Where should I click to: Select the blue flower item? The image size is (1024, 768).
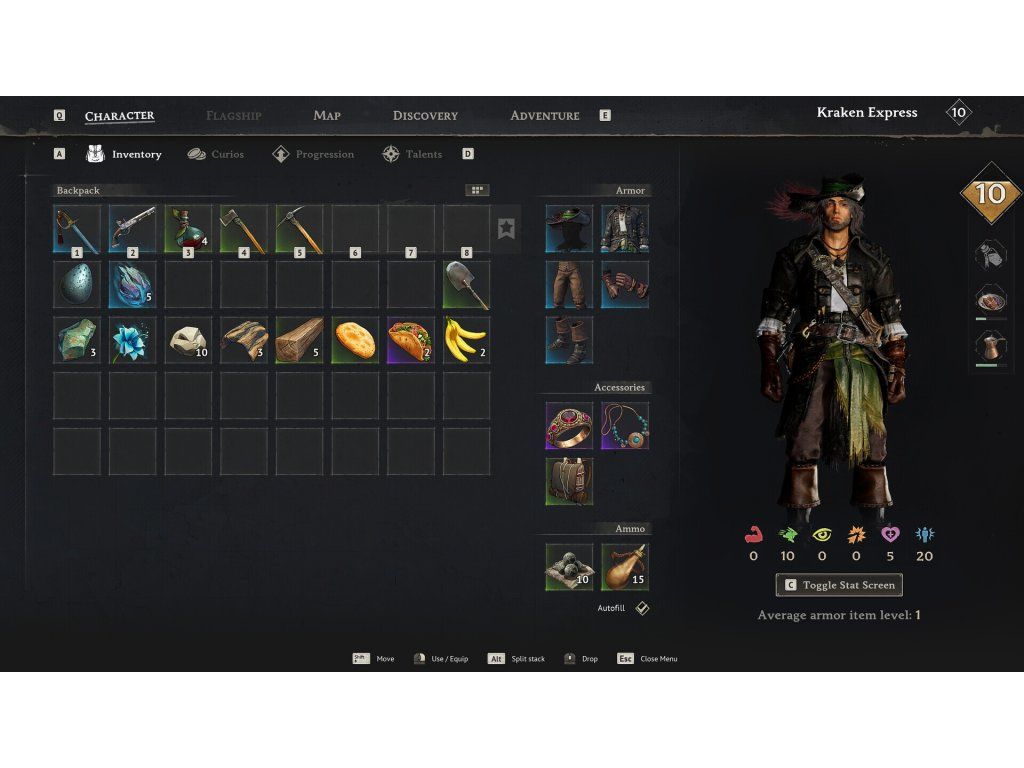coord(133,341)
